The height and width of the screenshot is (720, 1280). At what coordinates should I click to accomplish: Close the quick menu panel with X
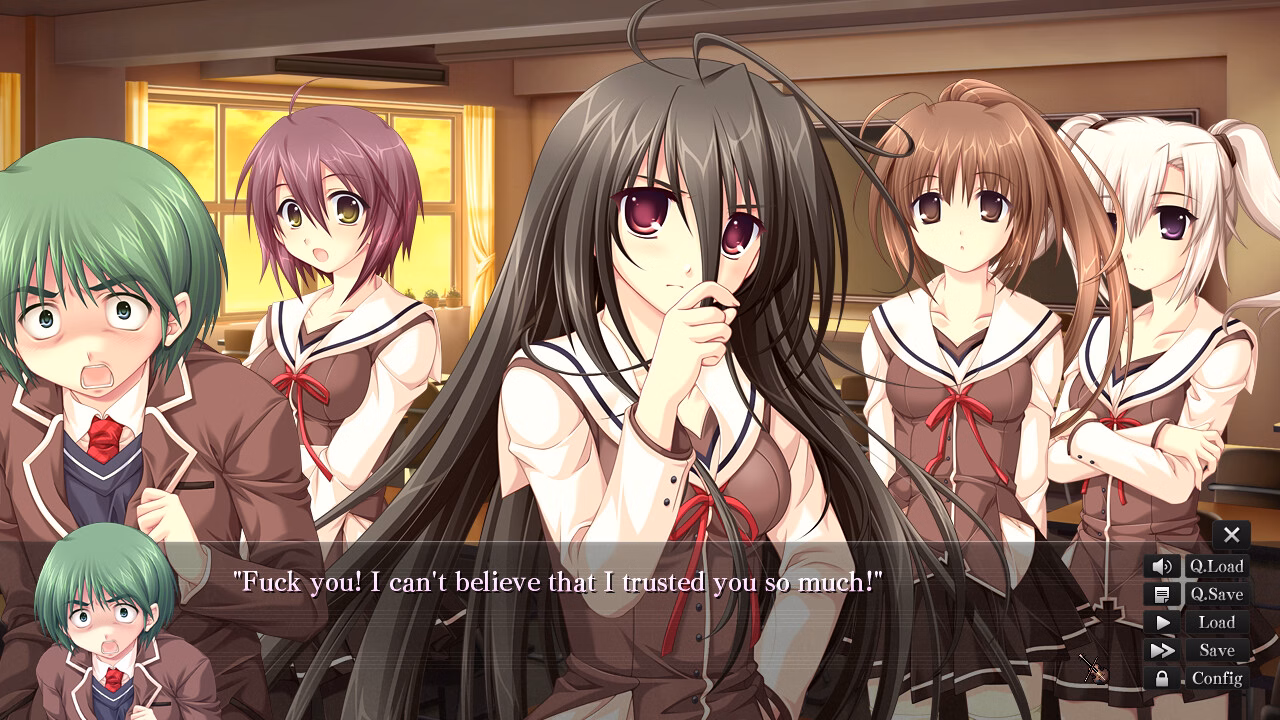pos(1230,534)
